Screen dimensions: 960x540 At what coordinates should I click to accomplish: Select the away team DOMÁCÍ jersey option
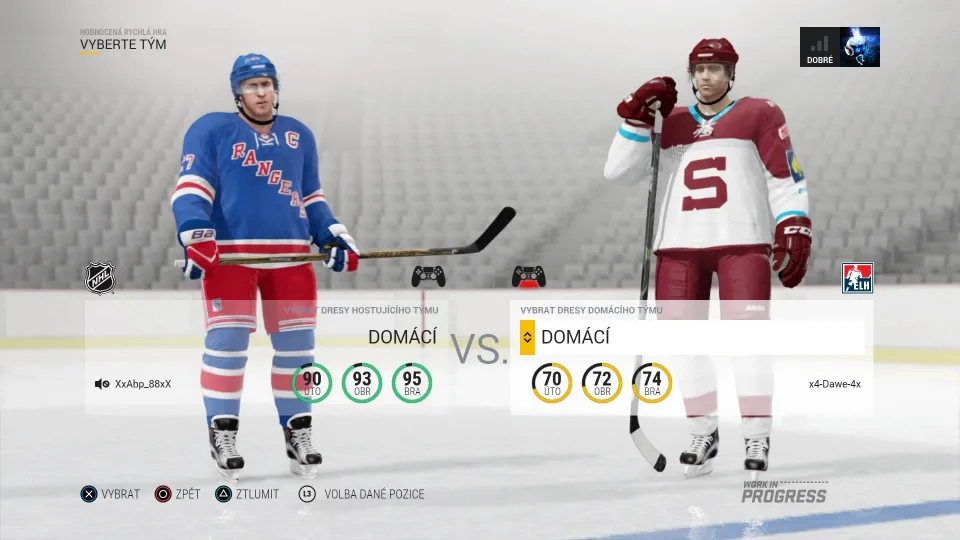[402, 338]
